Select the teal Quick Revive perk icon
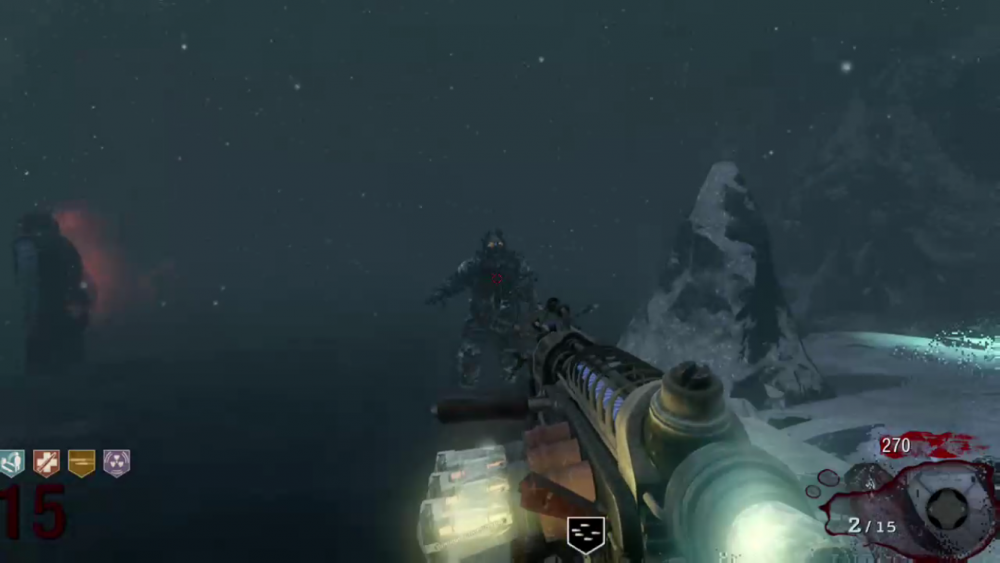 pos(12,463)
